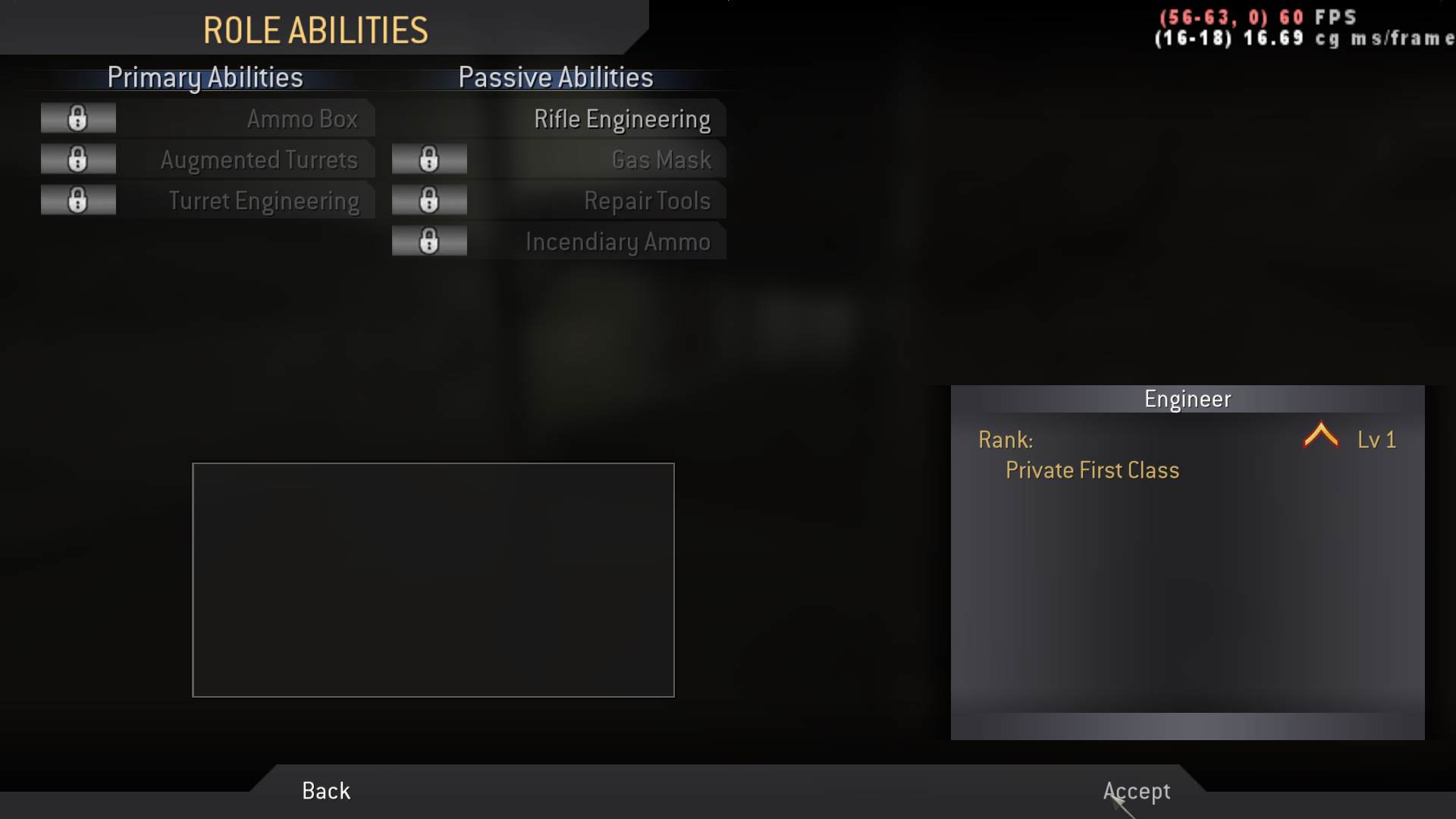
Task: Select the lock icon for Turret Engineering
Action: [x=77, y=200]
